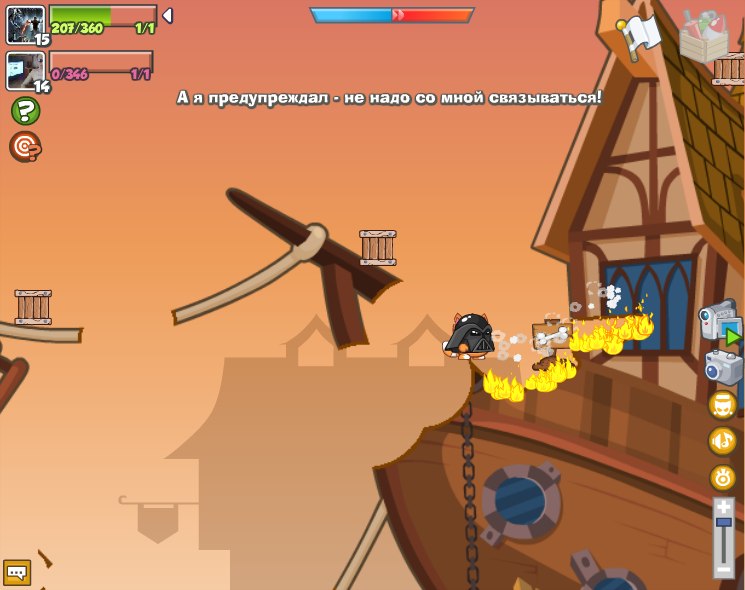Click the target hint button
This screenshot has height=590, width=745.
tap(25, 146)
